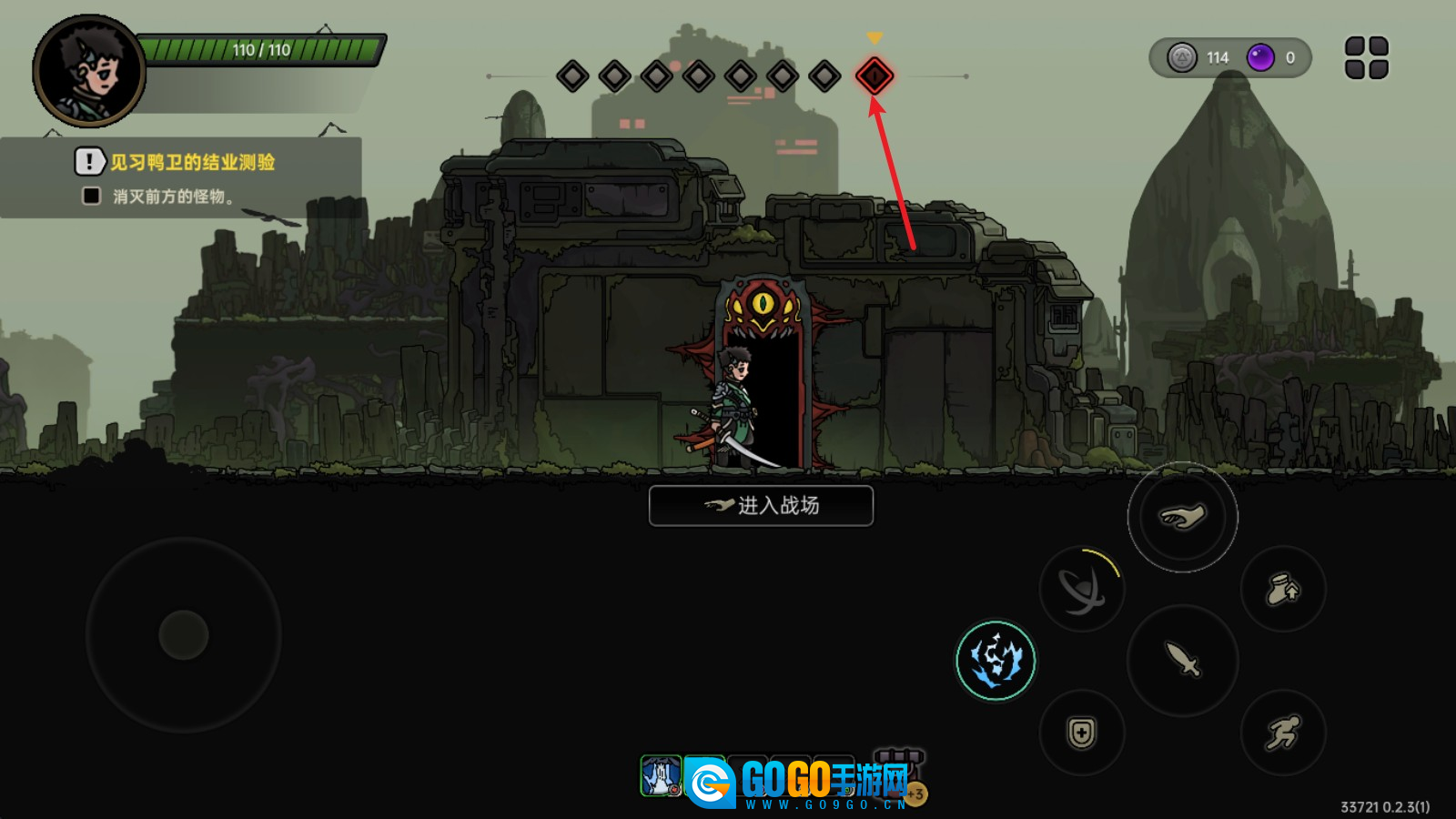Open the quest tracker 见习鸭卫的结业测验
1456x819 pixels.
pos(192,163)
